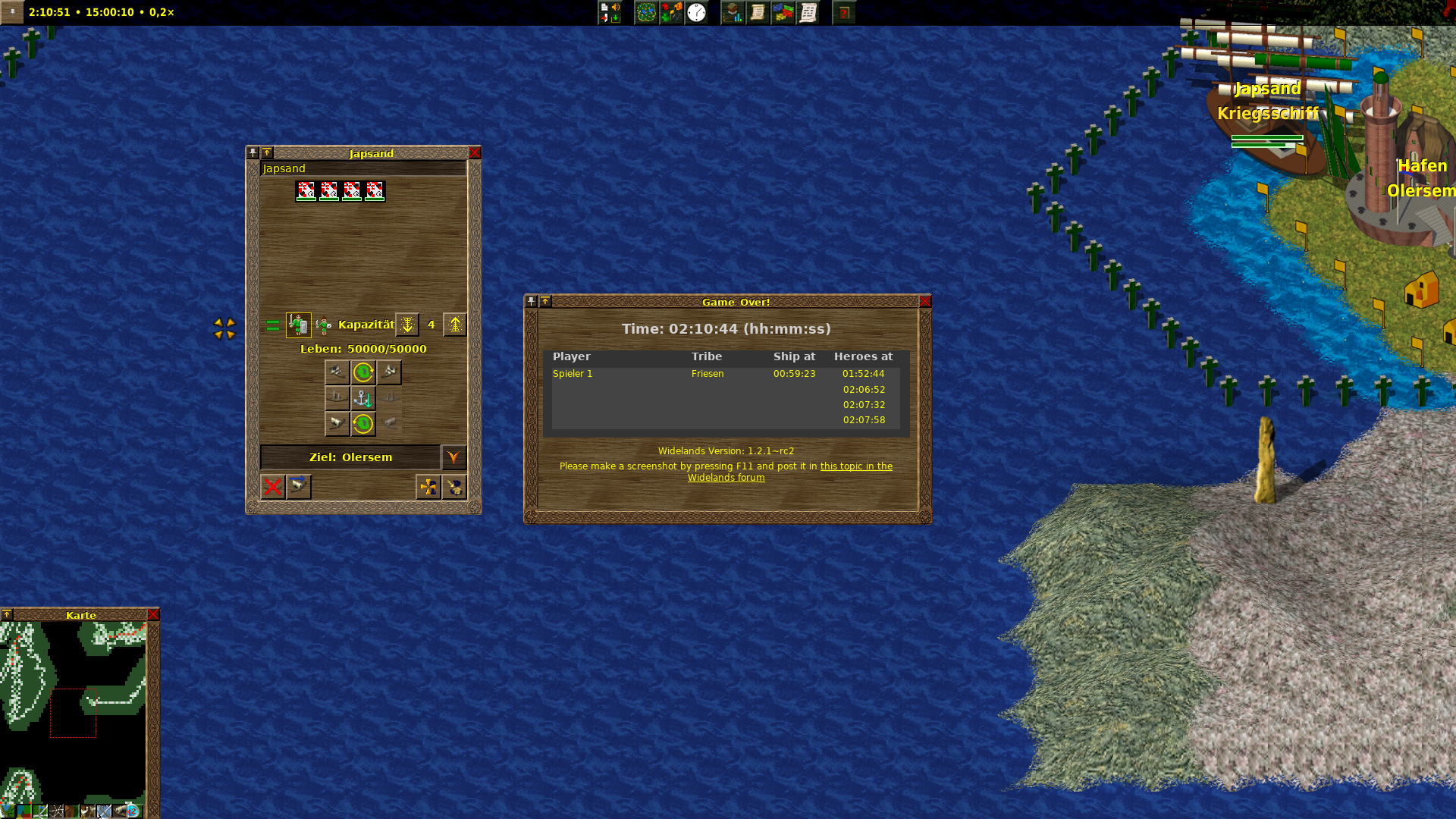Close the Karte minimap window
1456x819 pixels.
[153, 615]
